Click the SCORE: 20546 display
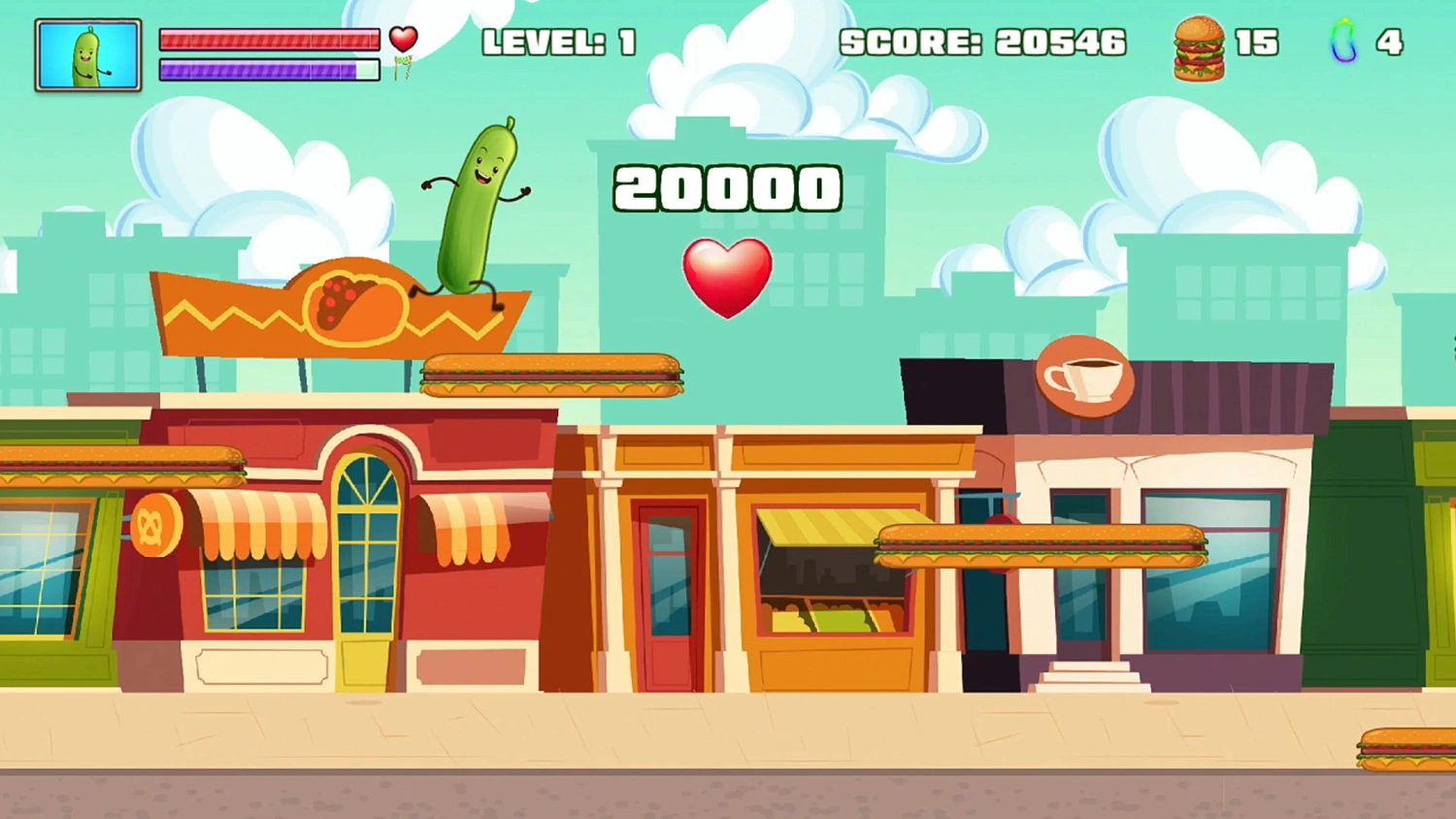 pyautogui.click(x=982, y=43)
